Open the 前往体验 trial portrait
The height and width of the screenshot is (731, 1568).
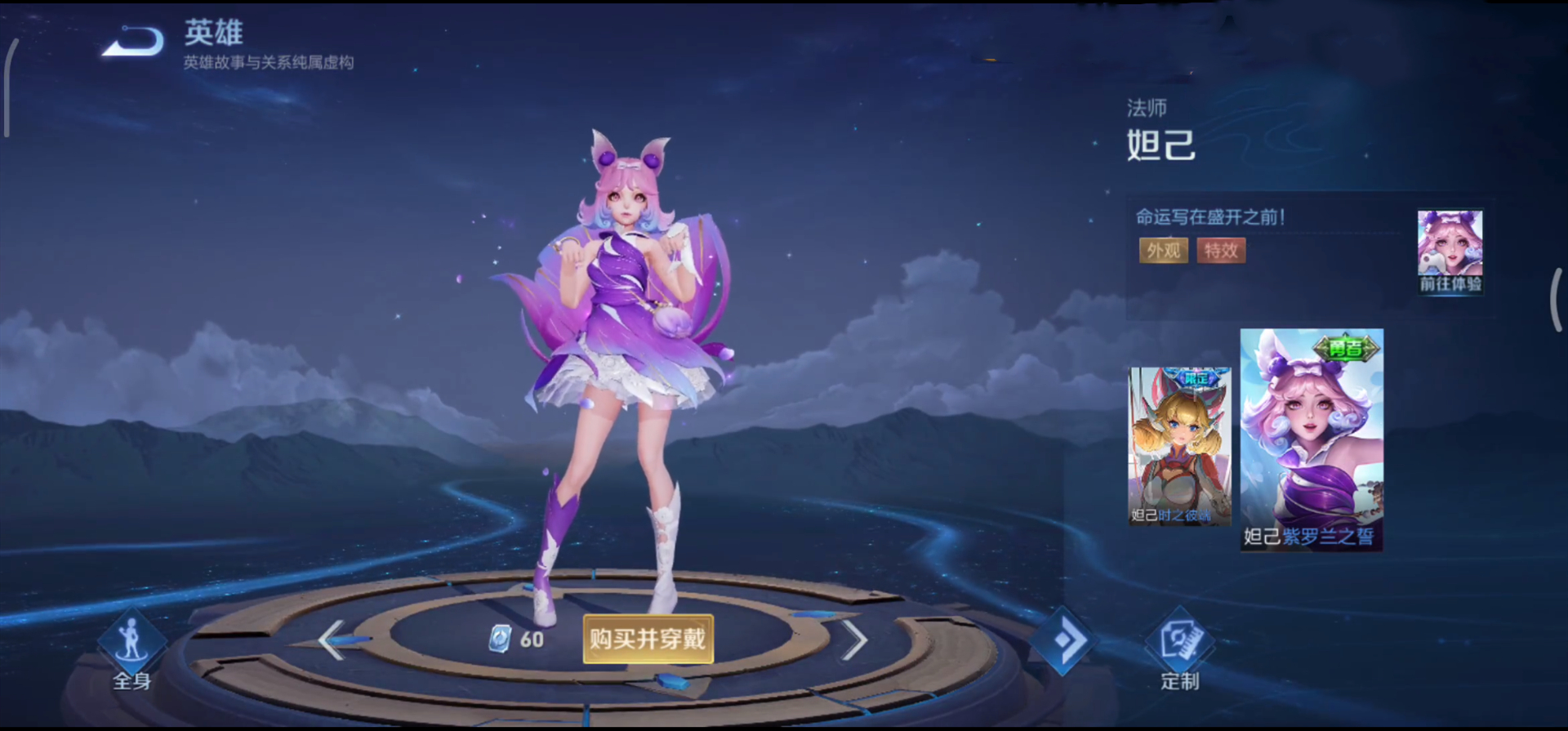pos(1450,251)
